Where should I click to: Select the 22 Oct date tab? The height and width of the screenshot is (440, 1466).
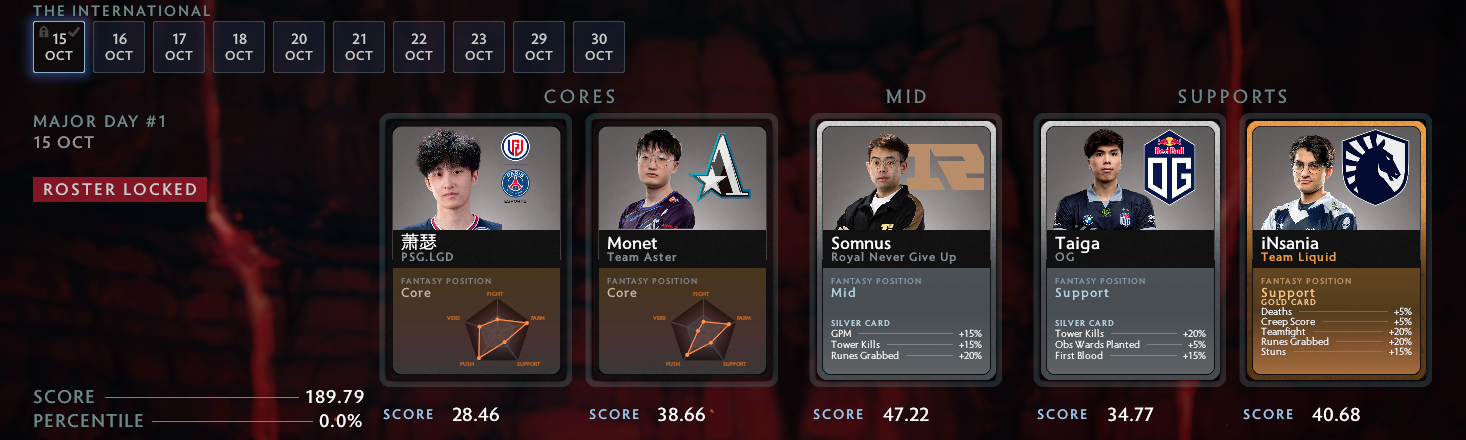[x=419, y=48]
